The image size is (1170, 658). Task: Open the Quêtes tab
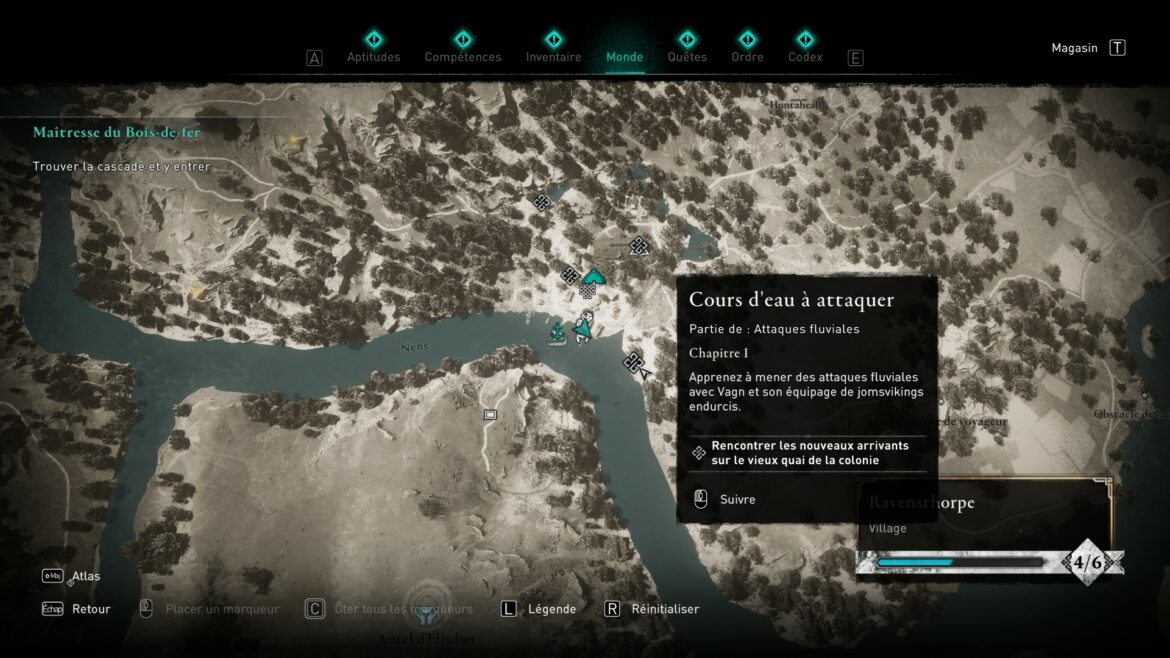click(687, 48)
